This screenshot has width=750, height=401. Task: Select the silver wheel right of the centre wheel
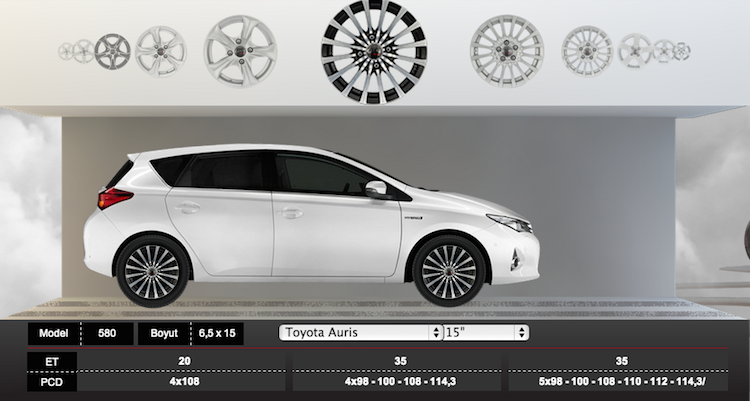[x=507, y=50]
